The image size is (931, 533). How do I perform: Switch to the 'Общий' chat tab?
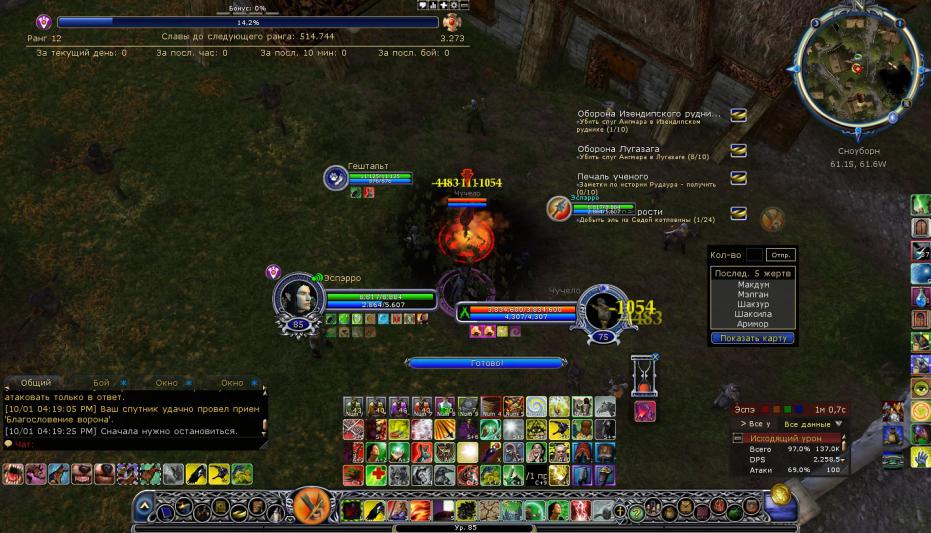click(35, 382)
